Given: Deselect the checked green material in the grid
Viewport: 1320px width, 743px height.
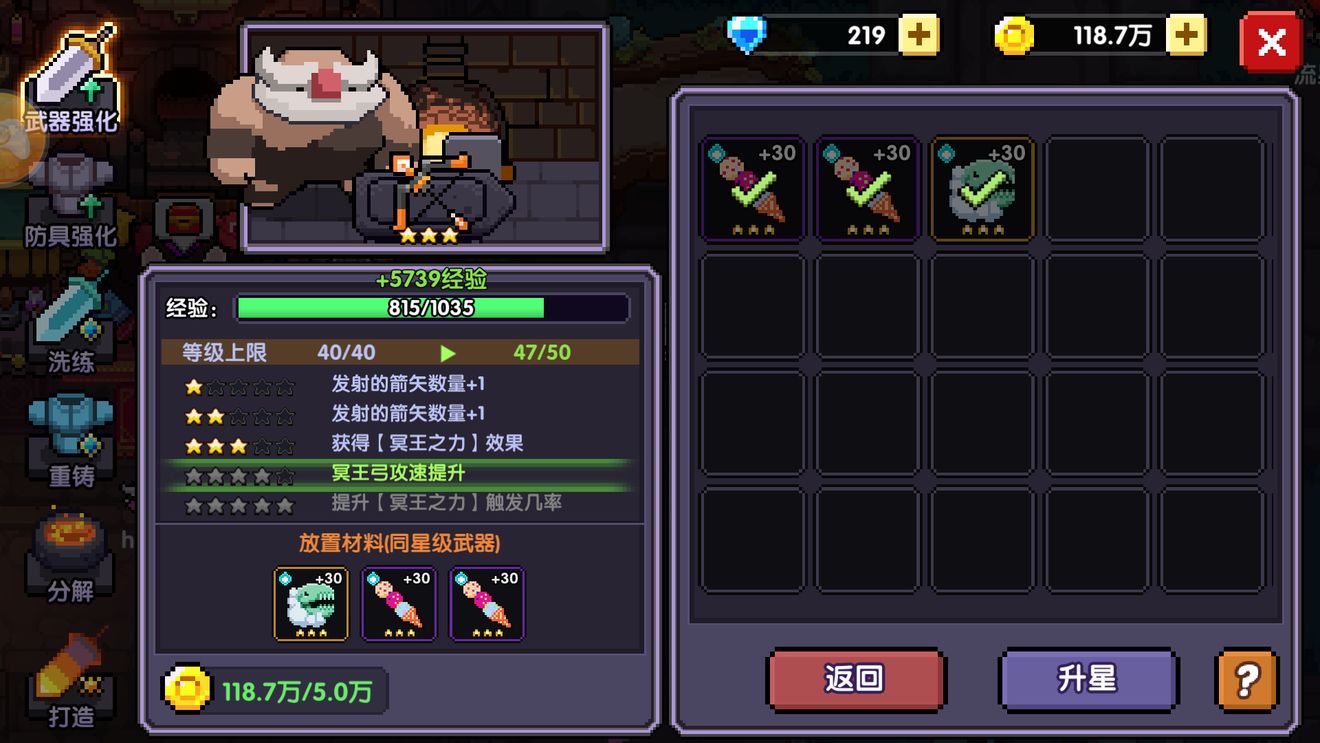Looking at the screenshot, I should [981, 188].
